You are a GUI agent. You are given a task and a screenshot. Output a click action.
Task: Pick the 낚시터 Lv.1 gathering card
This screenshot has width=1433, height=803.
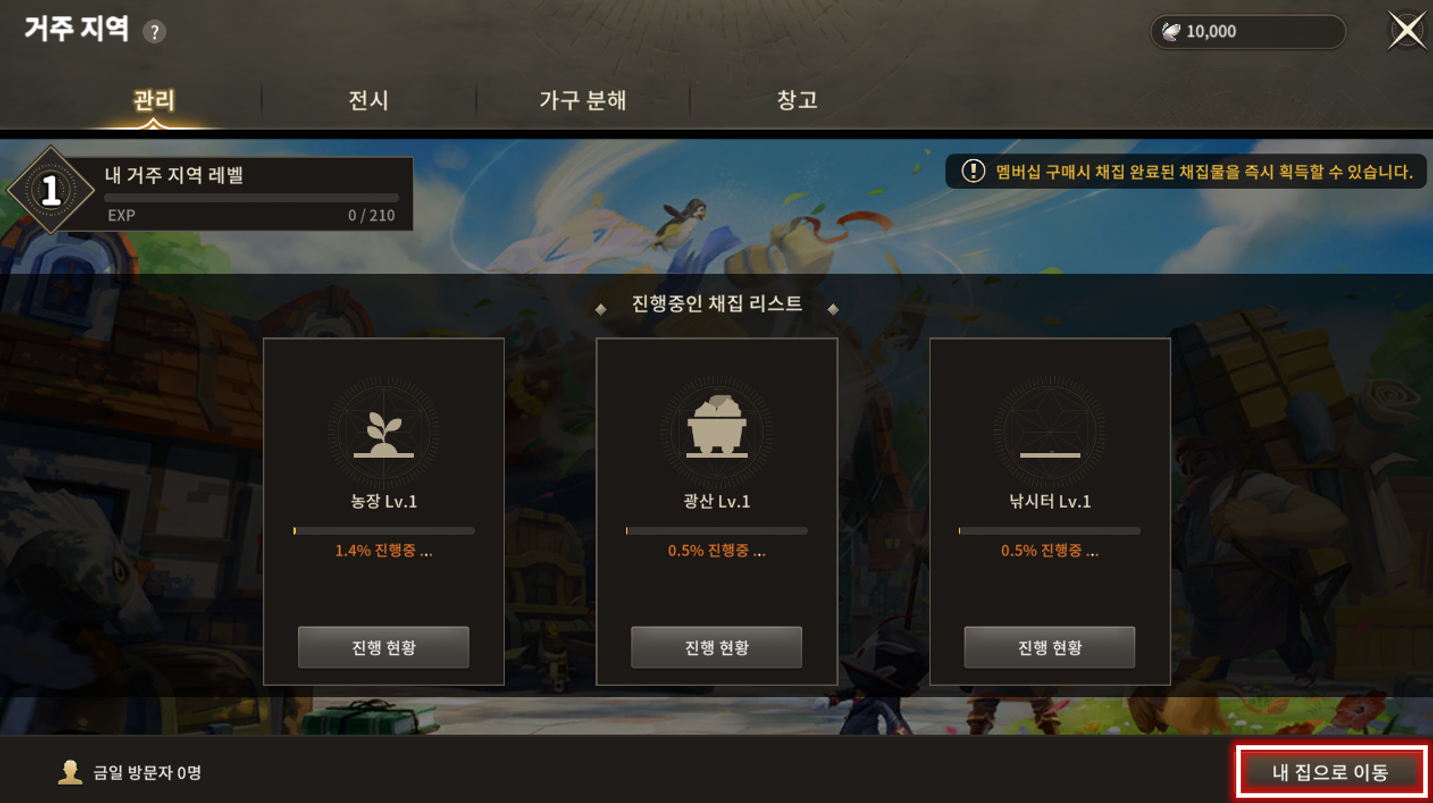point(1049,450)
